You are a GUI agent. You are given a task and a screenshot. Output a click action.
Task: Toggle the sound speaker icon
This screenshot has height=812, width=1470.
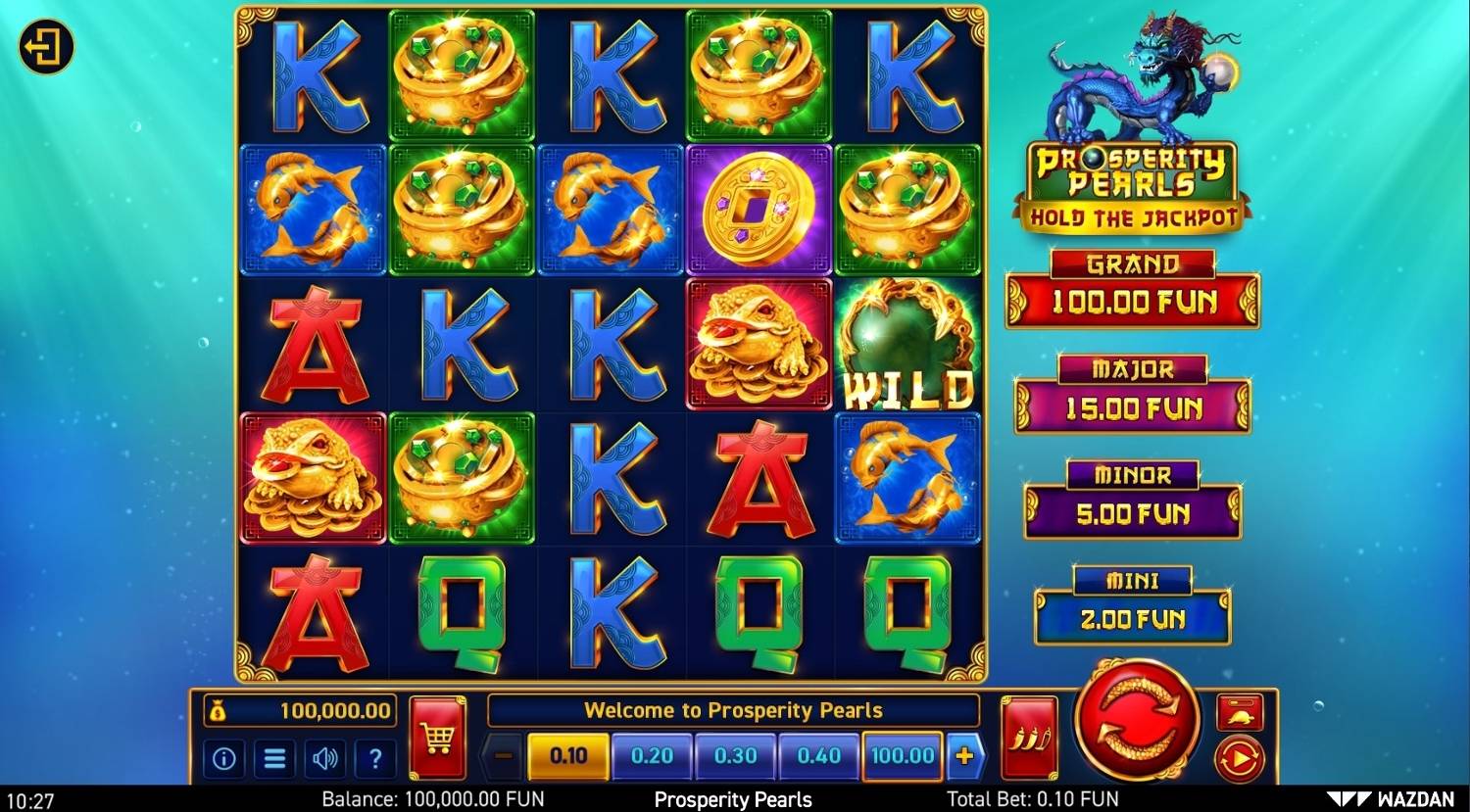(x=324, y=758)
